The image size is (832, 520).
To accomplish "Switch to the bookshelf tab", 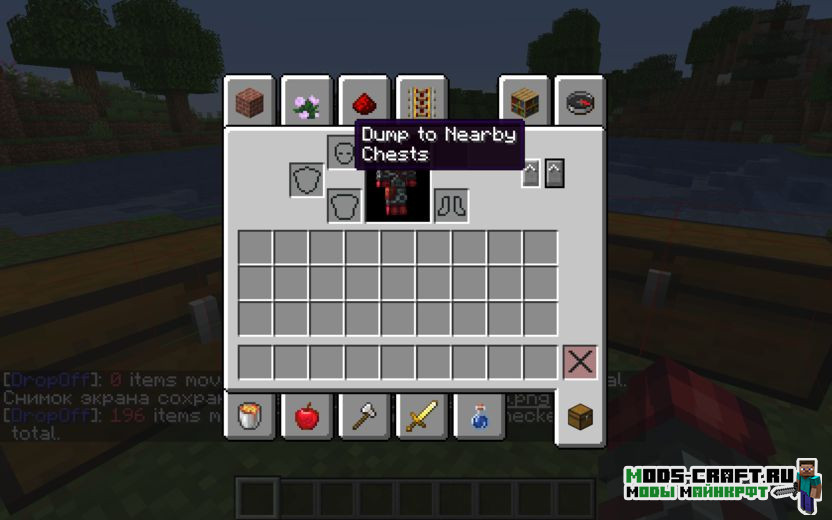I will coord(525,101).
